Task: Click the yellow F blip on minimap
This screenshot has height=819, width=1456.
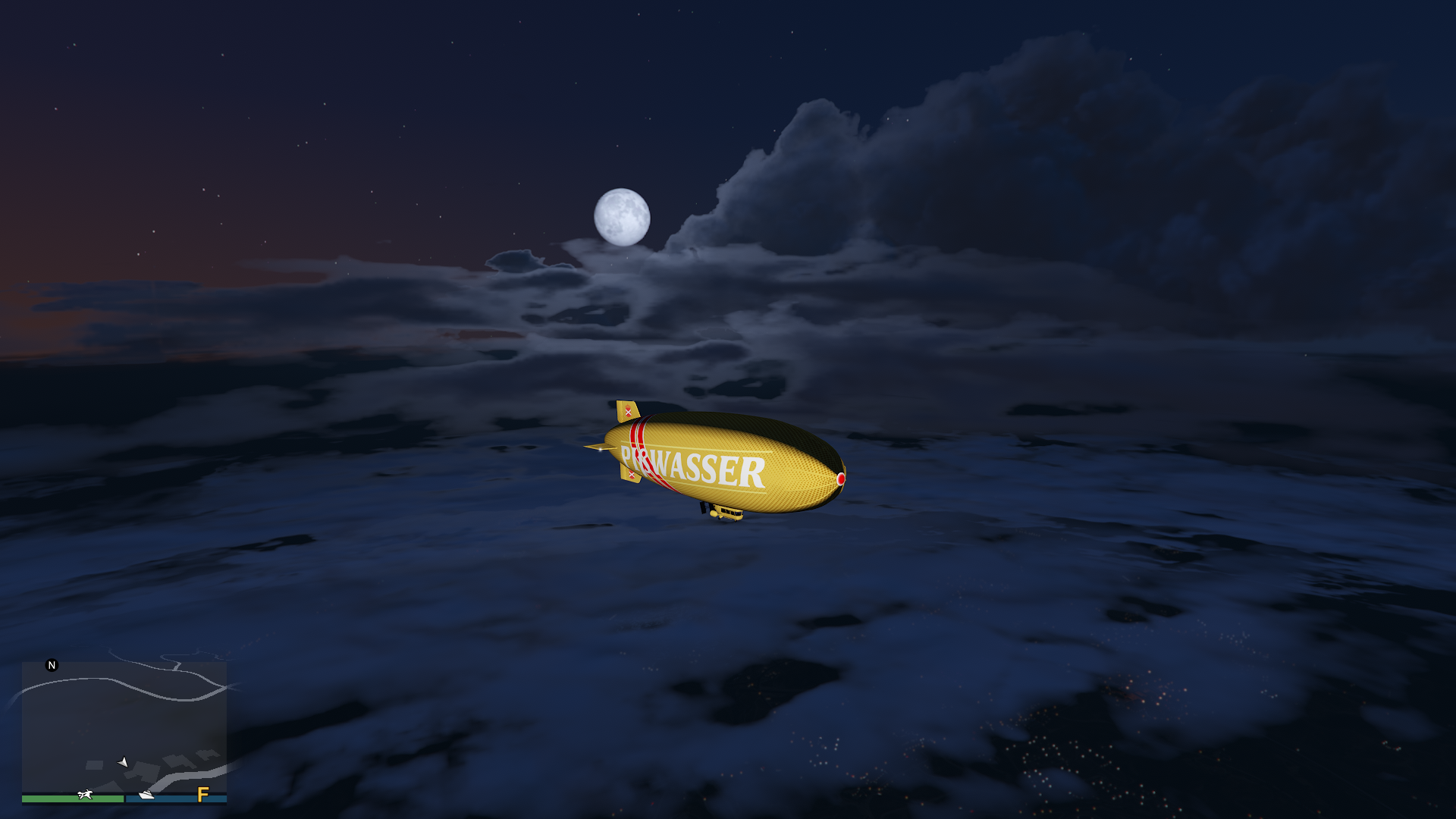Action: [202, 794]
